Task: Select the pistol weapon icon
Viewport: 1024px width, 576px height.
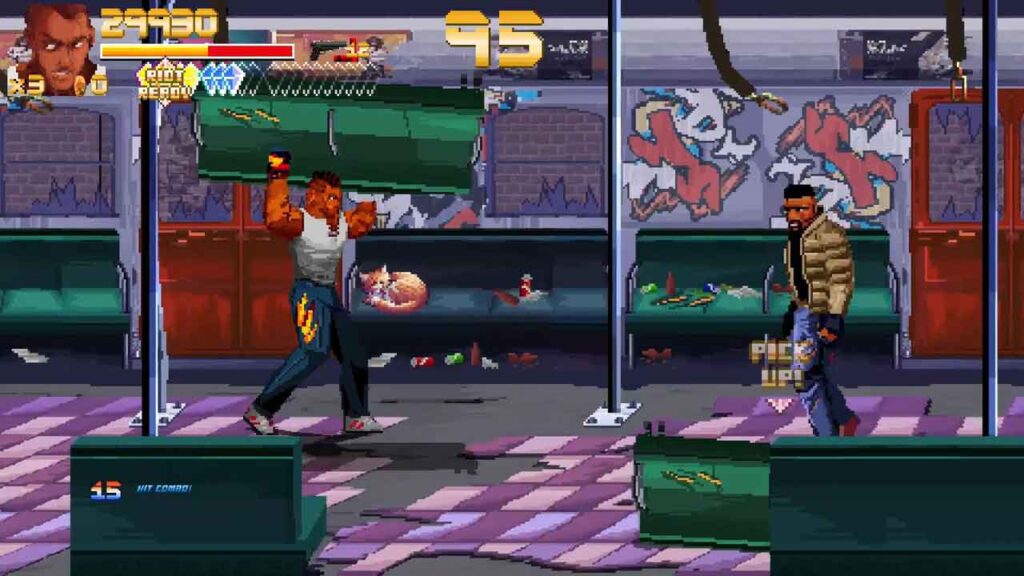Action: tap(327, 49)
